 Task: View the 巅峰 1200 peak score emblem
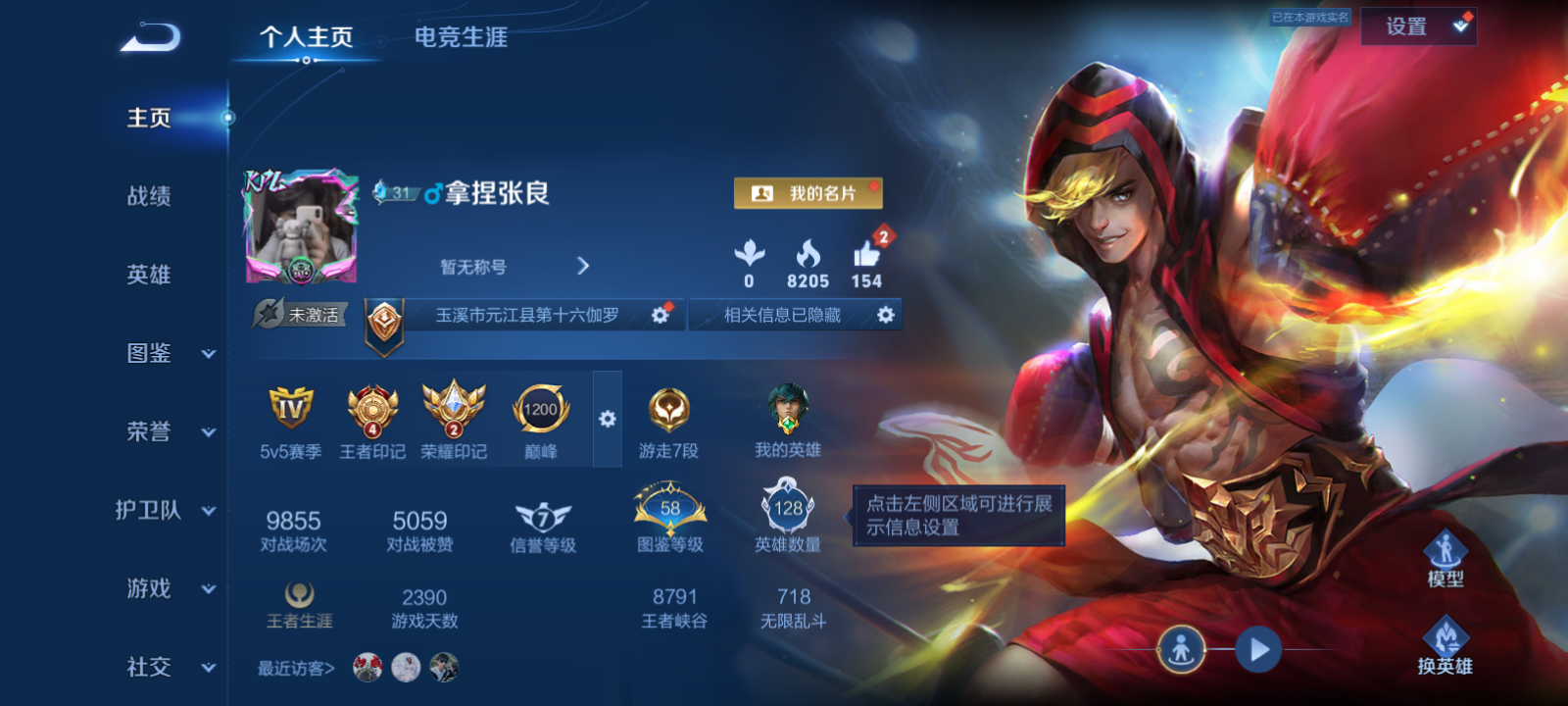pyautogui.click(x=540, y=412)
